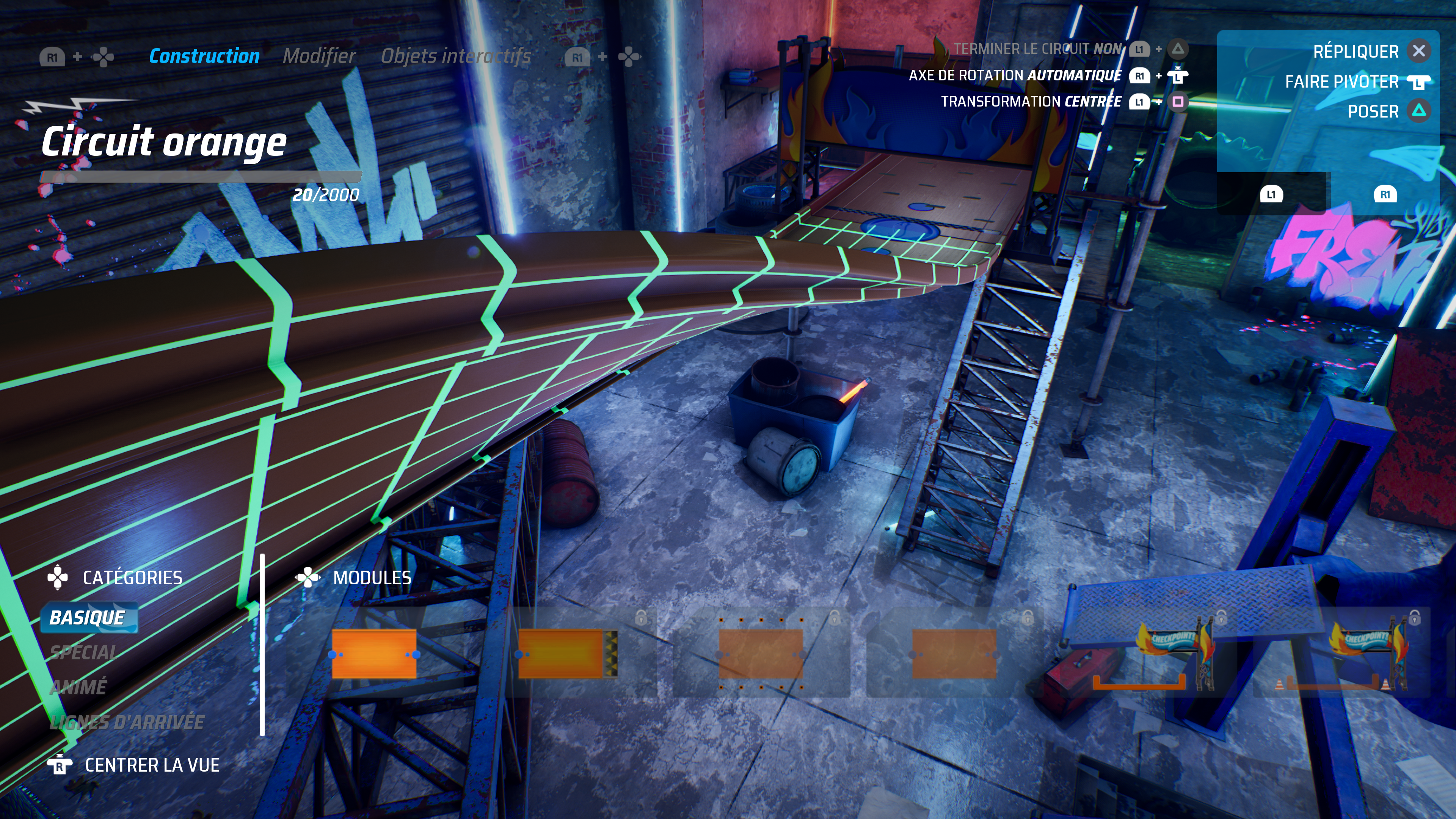Click Centrer la vue
This screenshot has width=1456, height=819.
pyautogui.click(x=152, y=765)
